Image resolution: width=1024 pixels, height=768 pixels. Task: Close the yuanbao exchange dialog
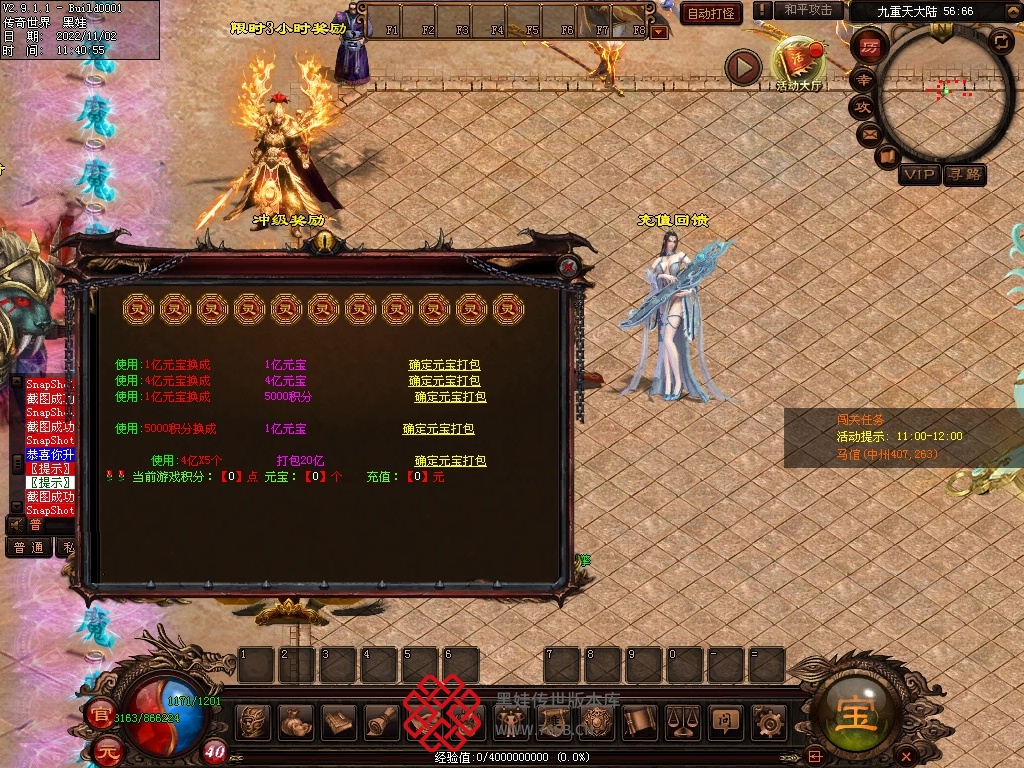coord(568,267)
